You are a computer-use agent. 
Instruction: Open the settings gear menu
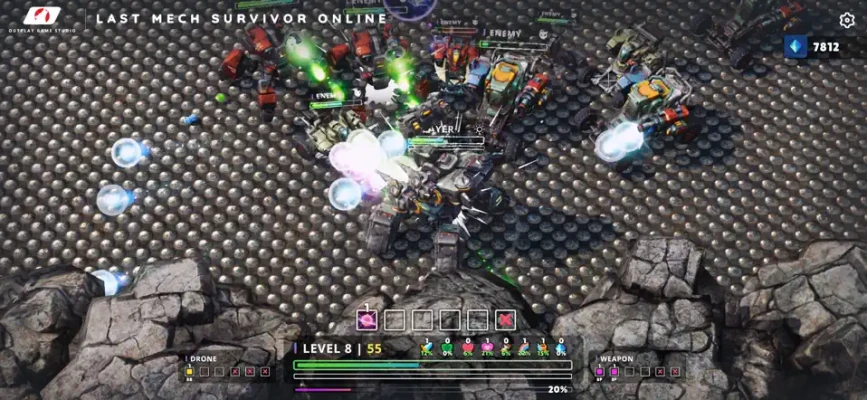[x=847, y=20]
